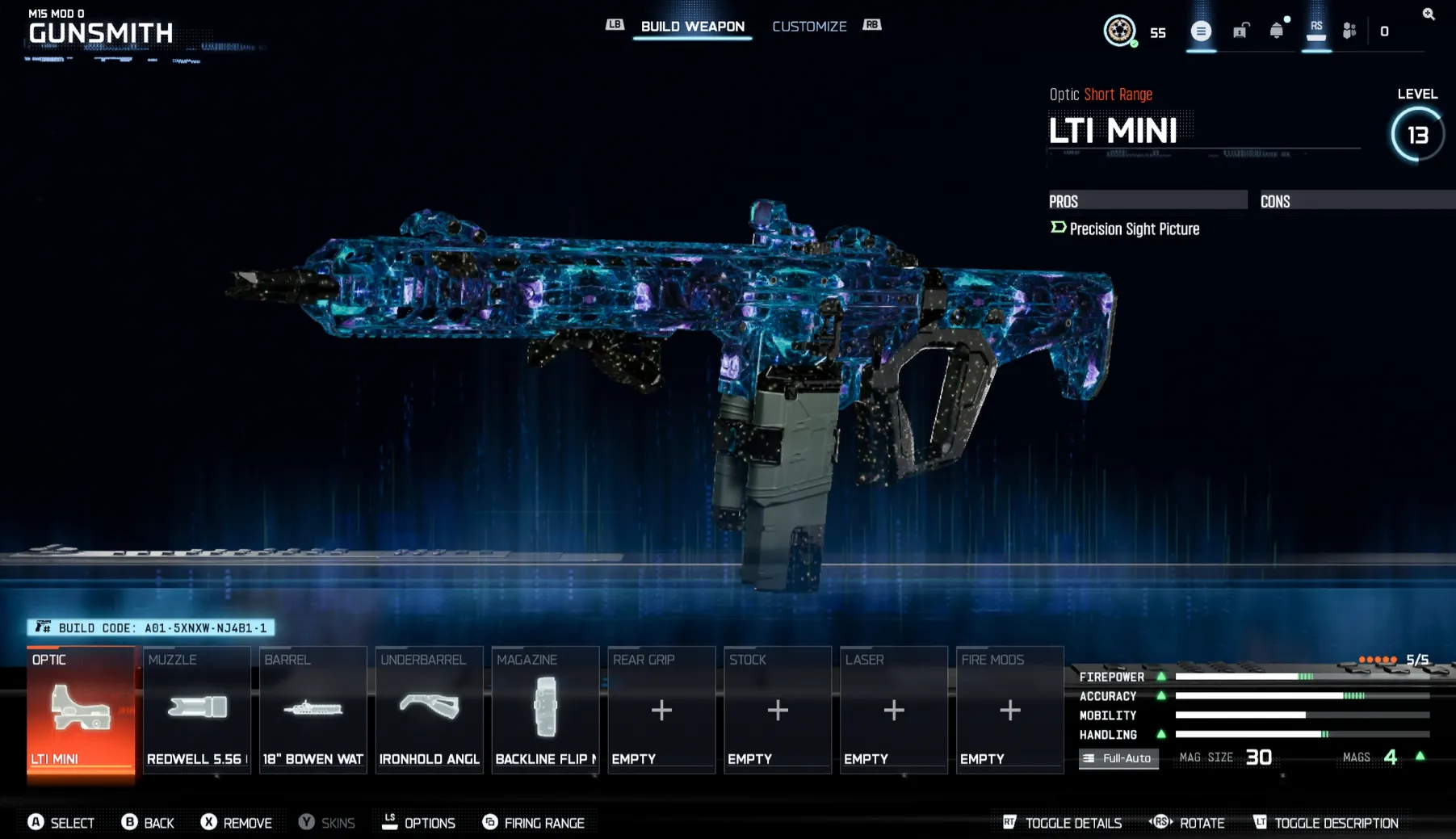Open the Ironhold Angled underbarrel slot

[429, 709]
